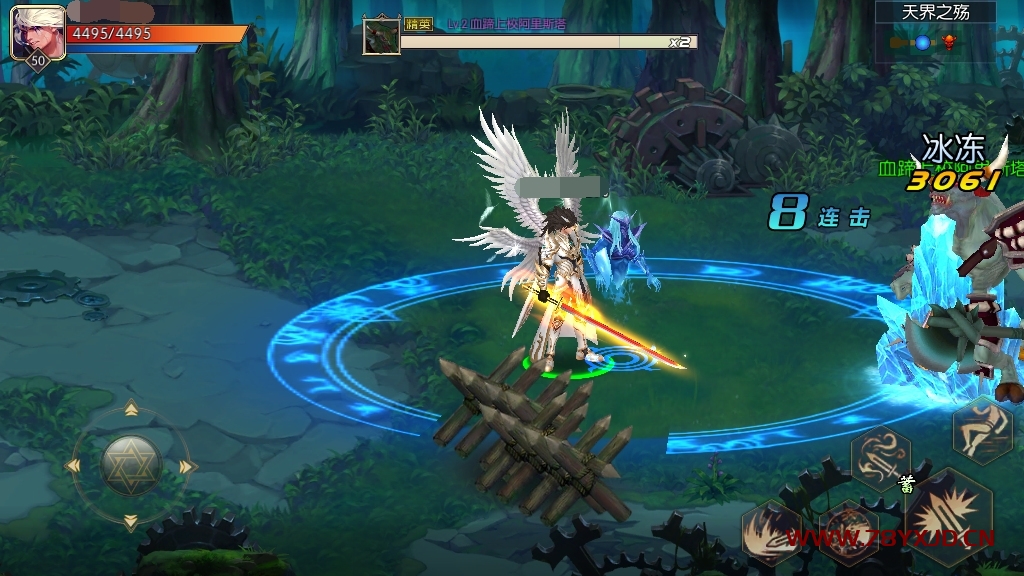Activate the swirling sword charge skill
The width and height of the screenshot is (1024, 576).
click(x=880, y=456)
